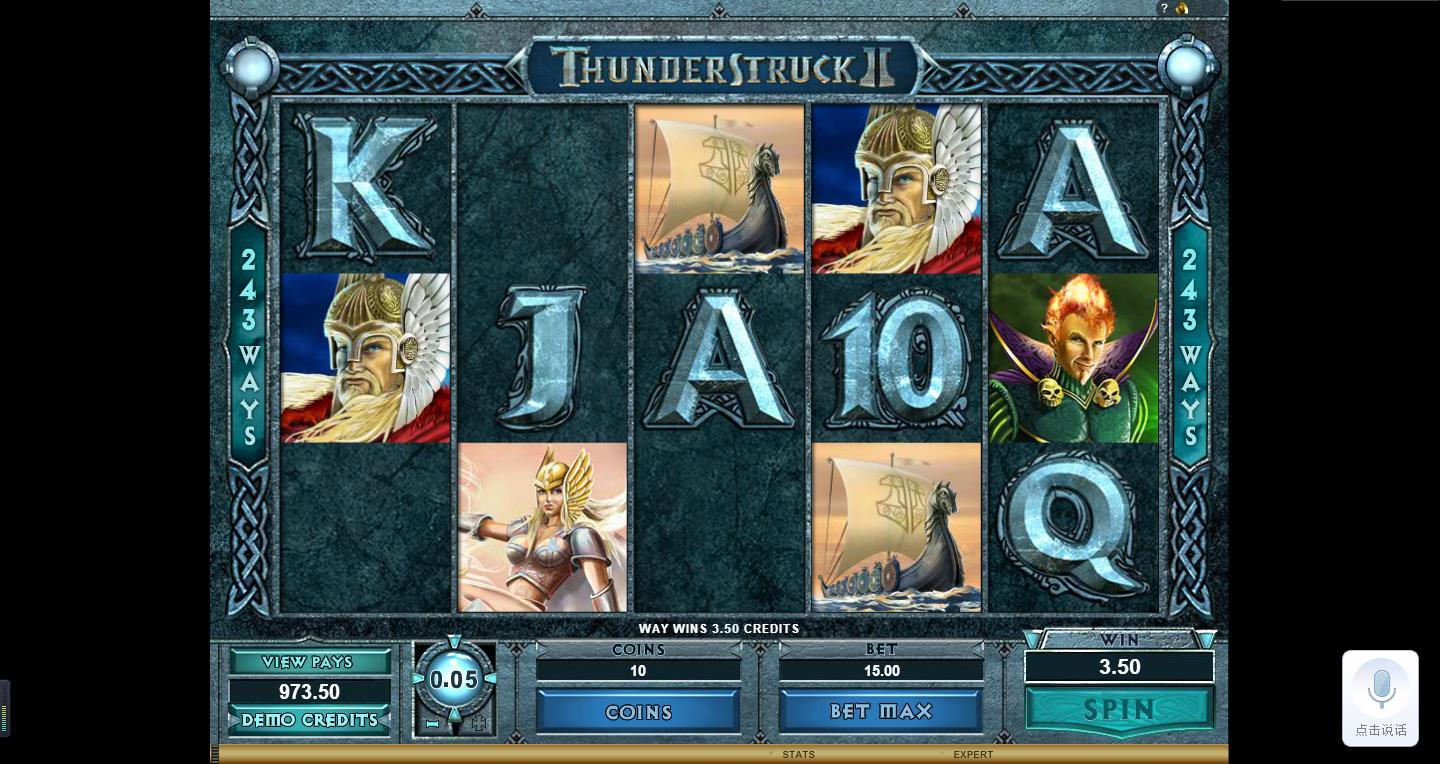This screenshot has width=1440, height=764.
Task: Select the Bet Max button
Action: (881, 711)
